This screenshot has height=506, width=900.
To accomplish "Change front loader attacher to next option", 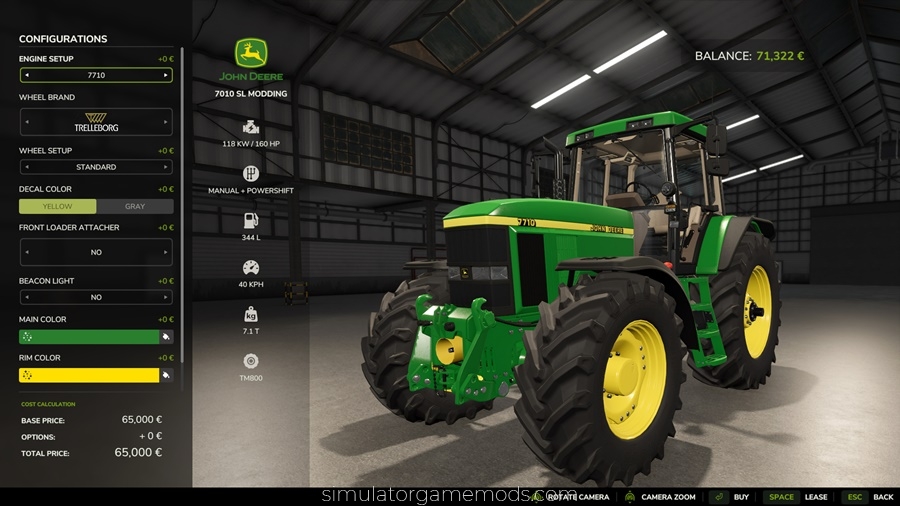I will point(166,252).
